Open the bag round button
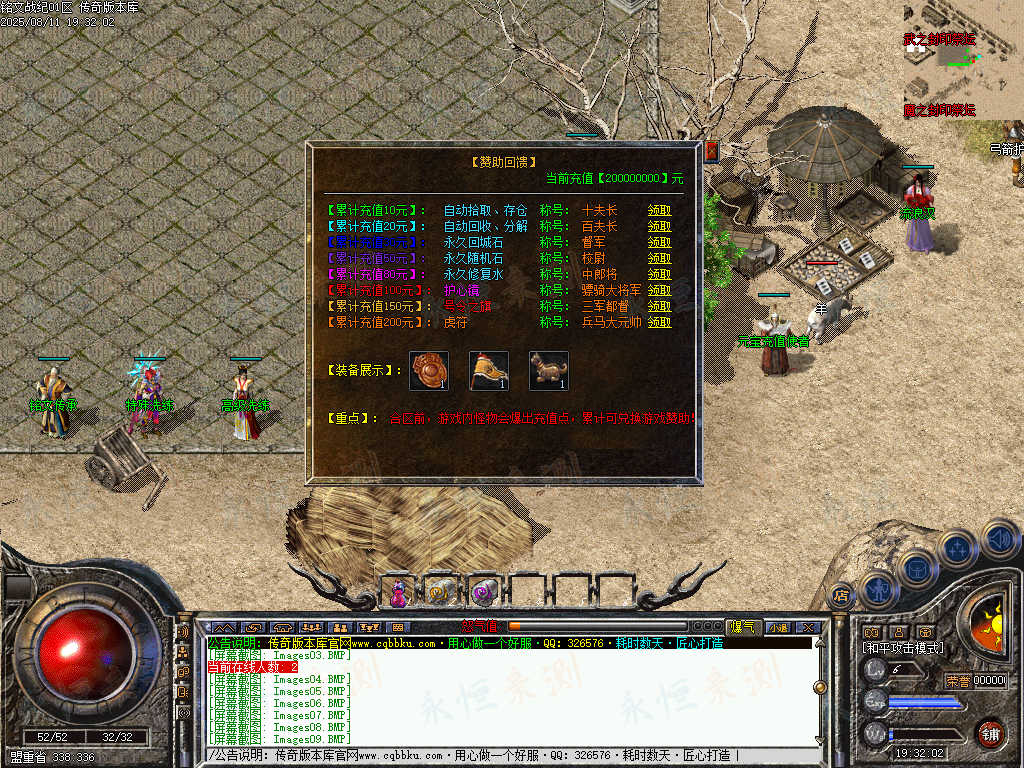 [917, 568]
